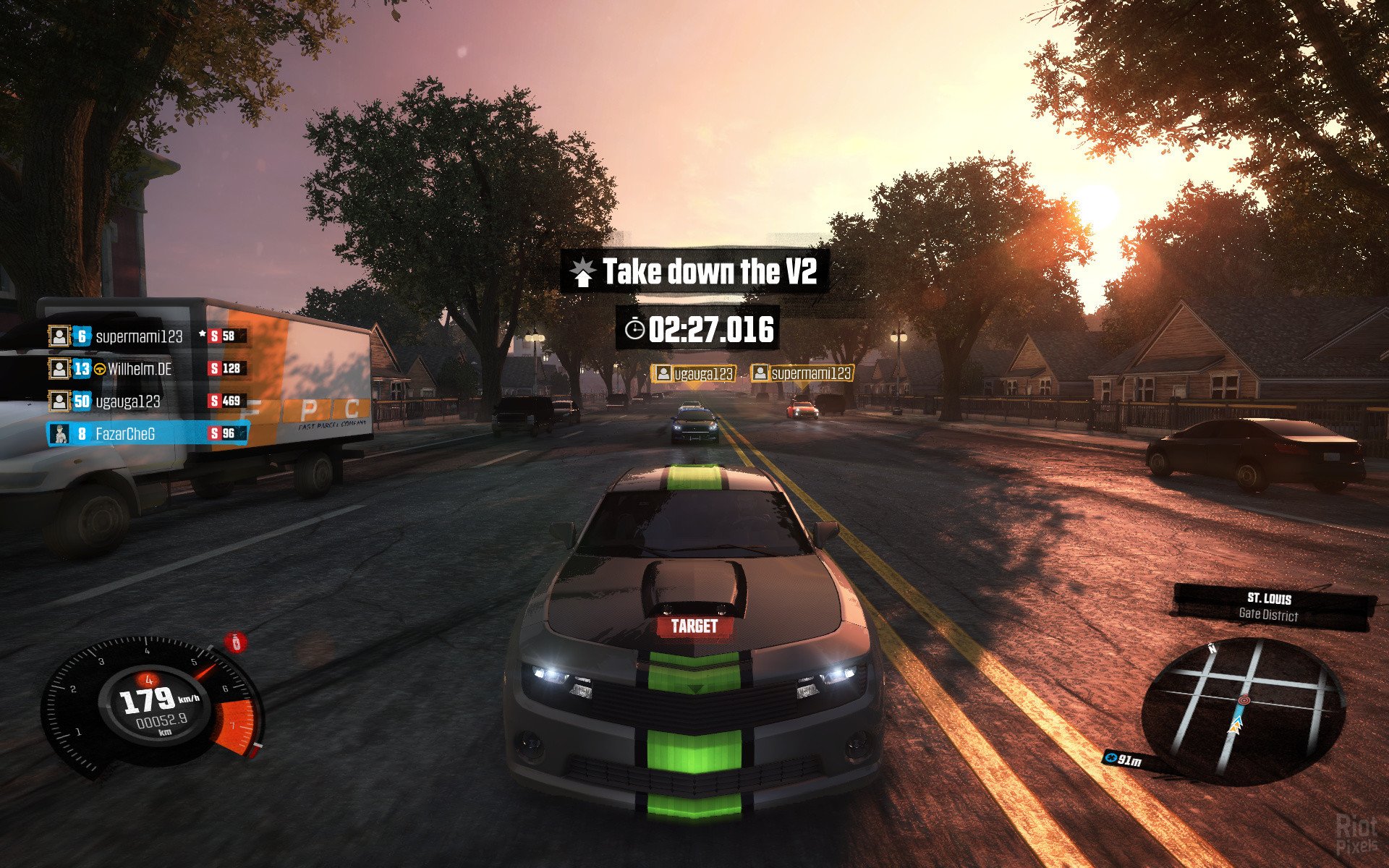Click the St. Louis Gate District label

tap(1270, 606)
